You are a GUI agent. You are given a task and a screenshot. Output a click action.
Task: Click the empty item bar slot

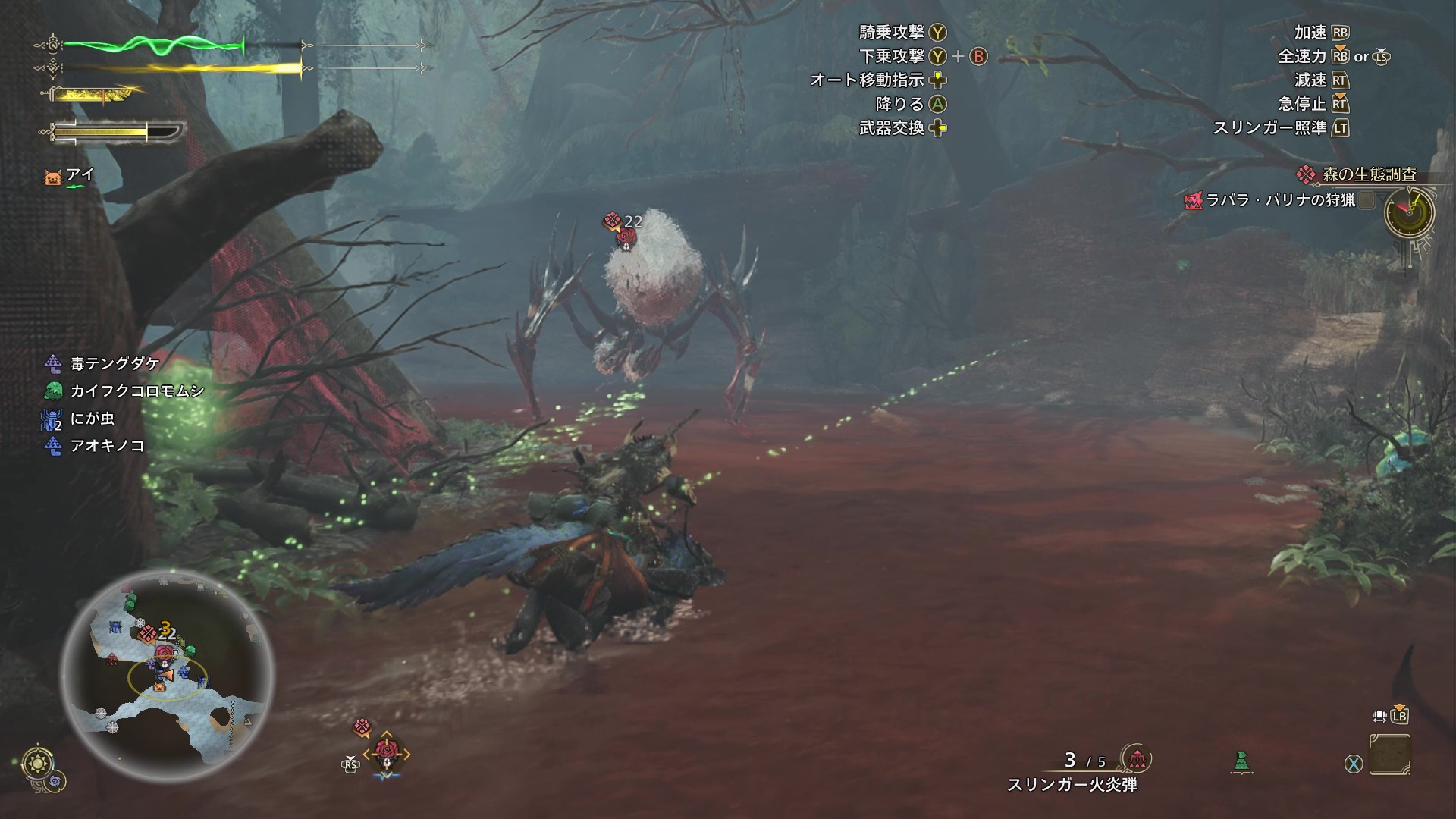[x=1390, y=754]
